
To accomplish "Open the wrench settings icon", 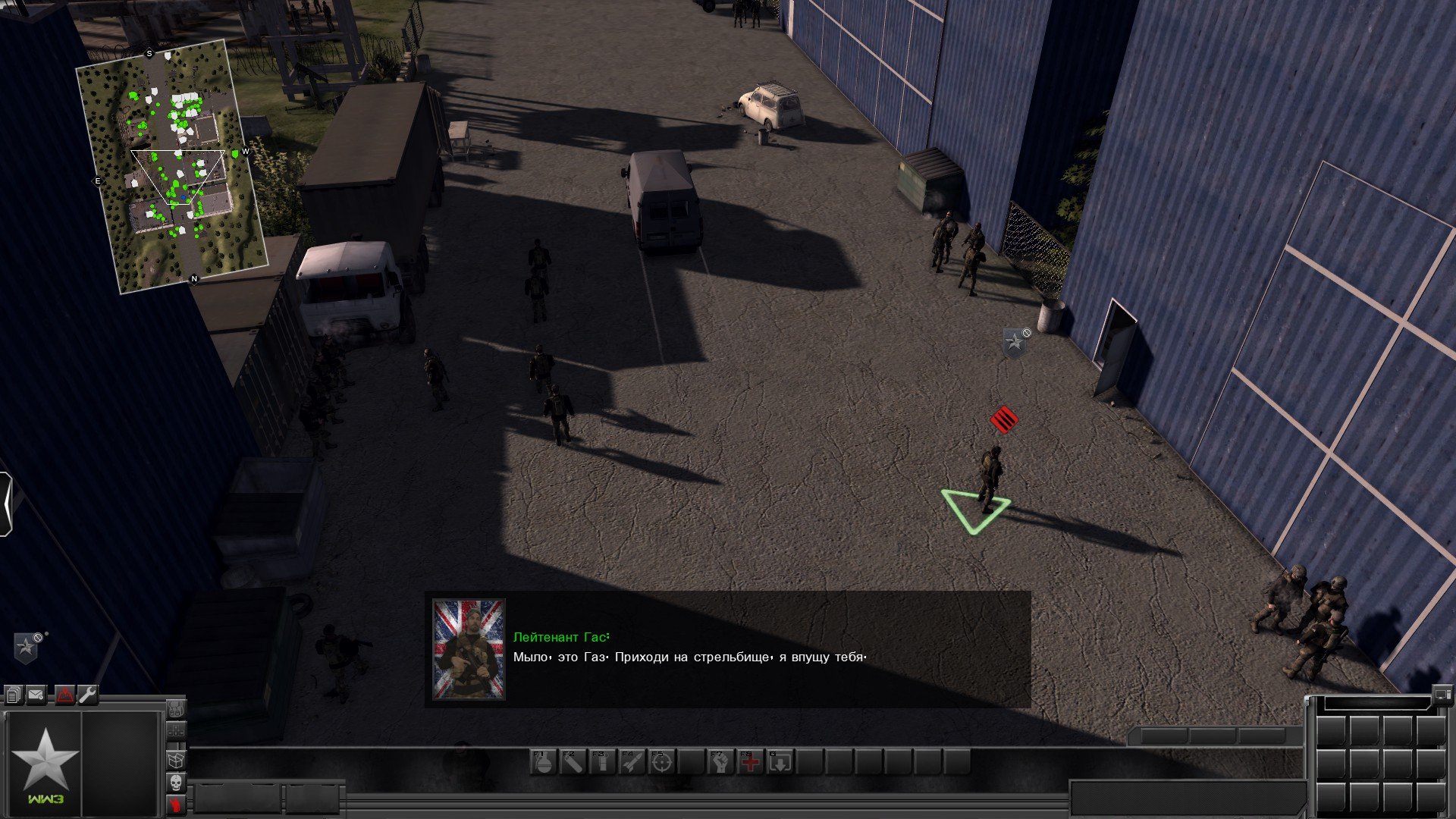I will (x=88, y=694).
